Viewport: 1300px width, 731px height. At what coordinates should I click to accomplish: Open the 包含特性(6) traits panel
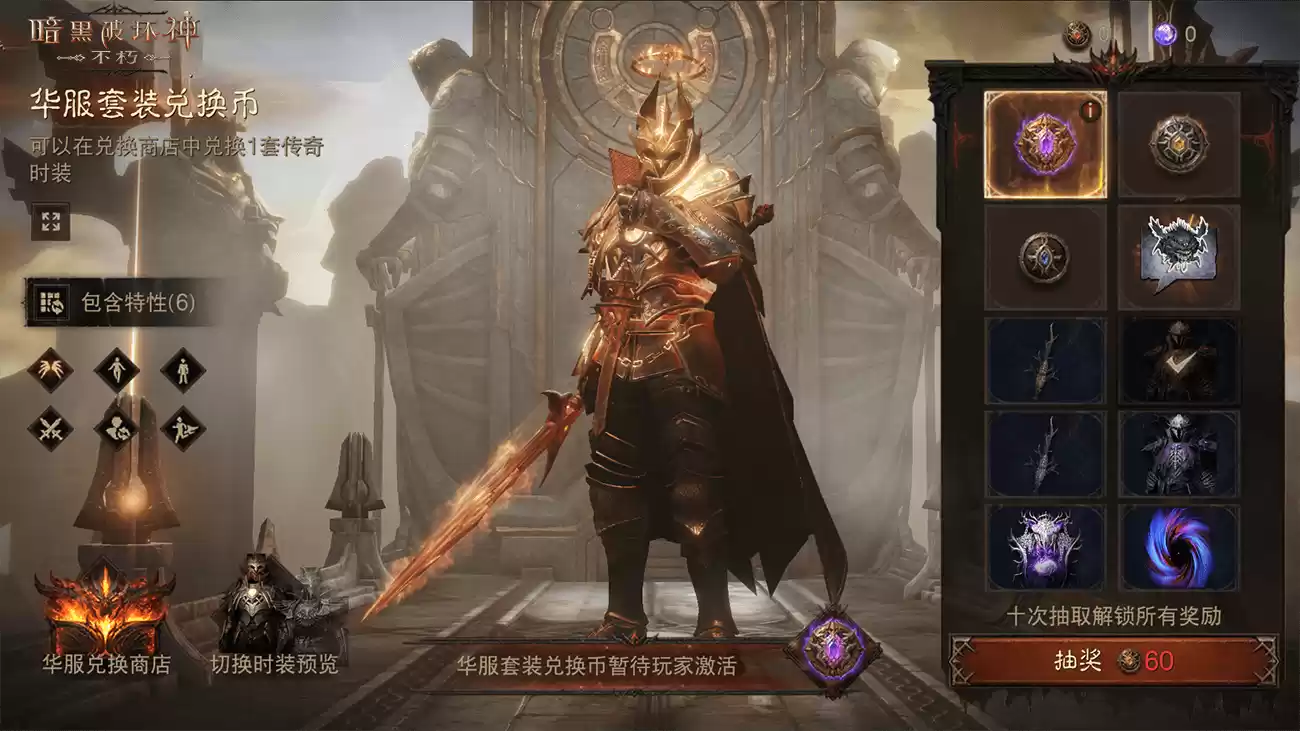pyautogui.click(x=110, y=298)
